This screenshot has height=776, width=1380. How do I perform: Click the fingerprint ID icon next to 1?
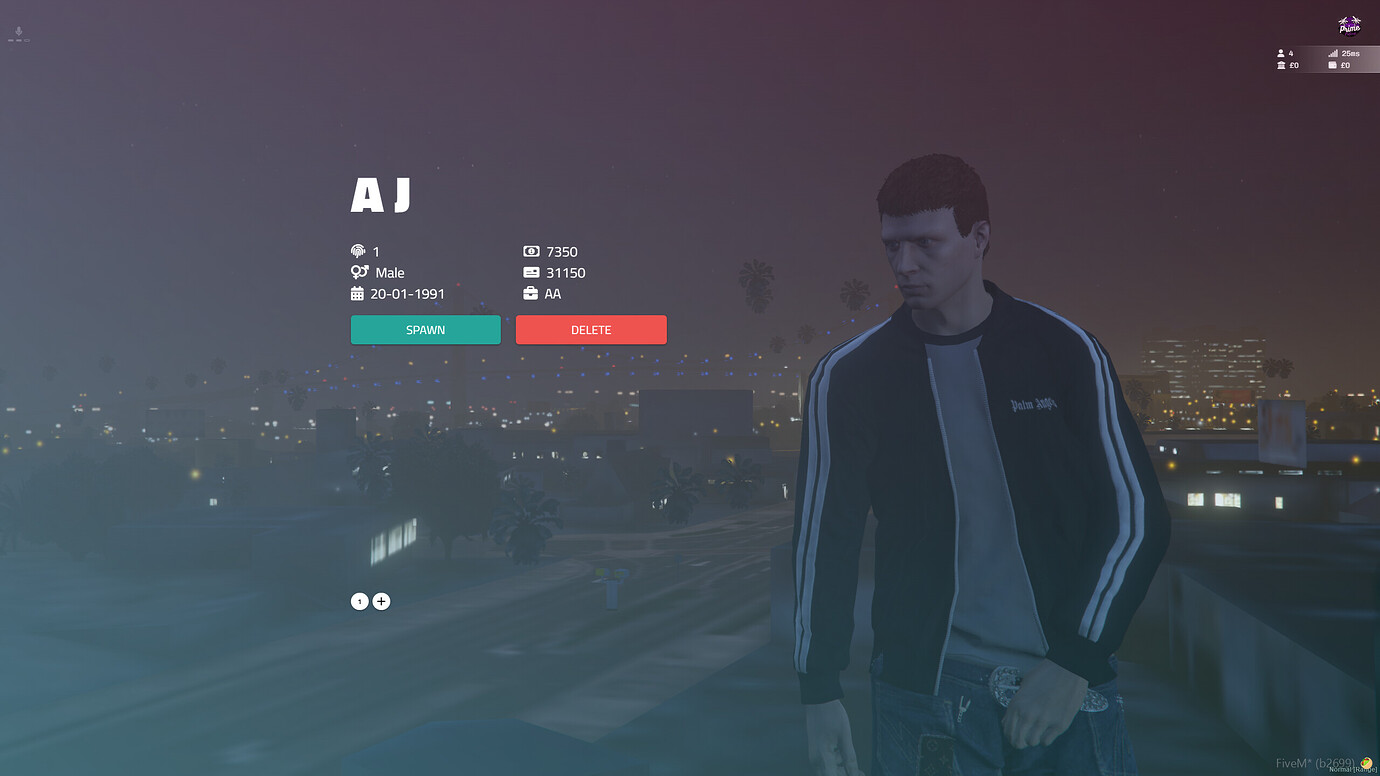click(358, 251)
